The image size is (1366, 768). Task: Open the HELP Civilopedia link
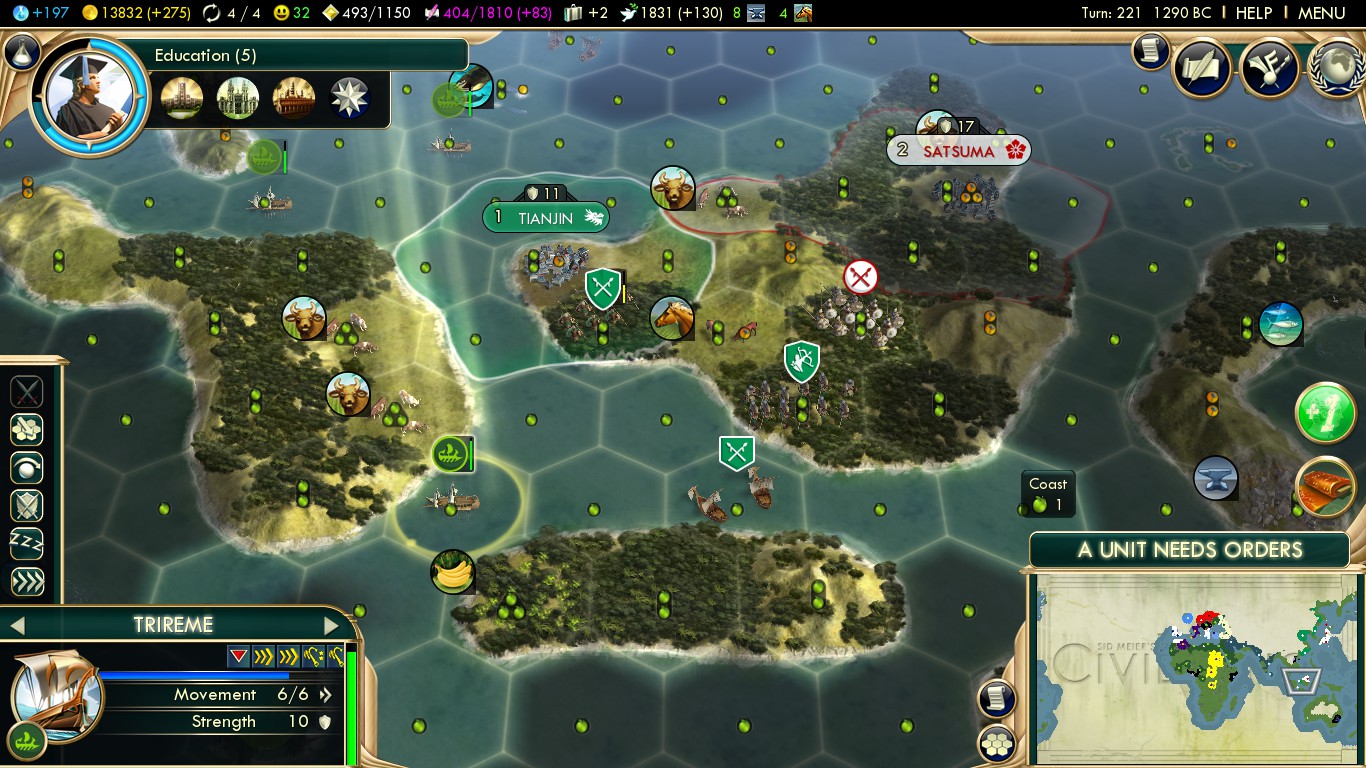pos(1253,13)
